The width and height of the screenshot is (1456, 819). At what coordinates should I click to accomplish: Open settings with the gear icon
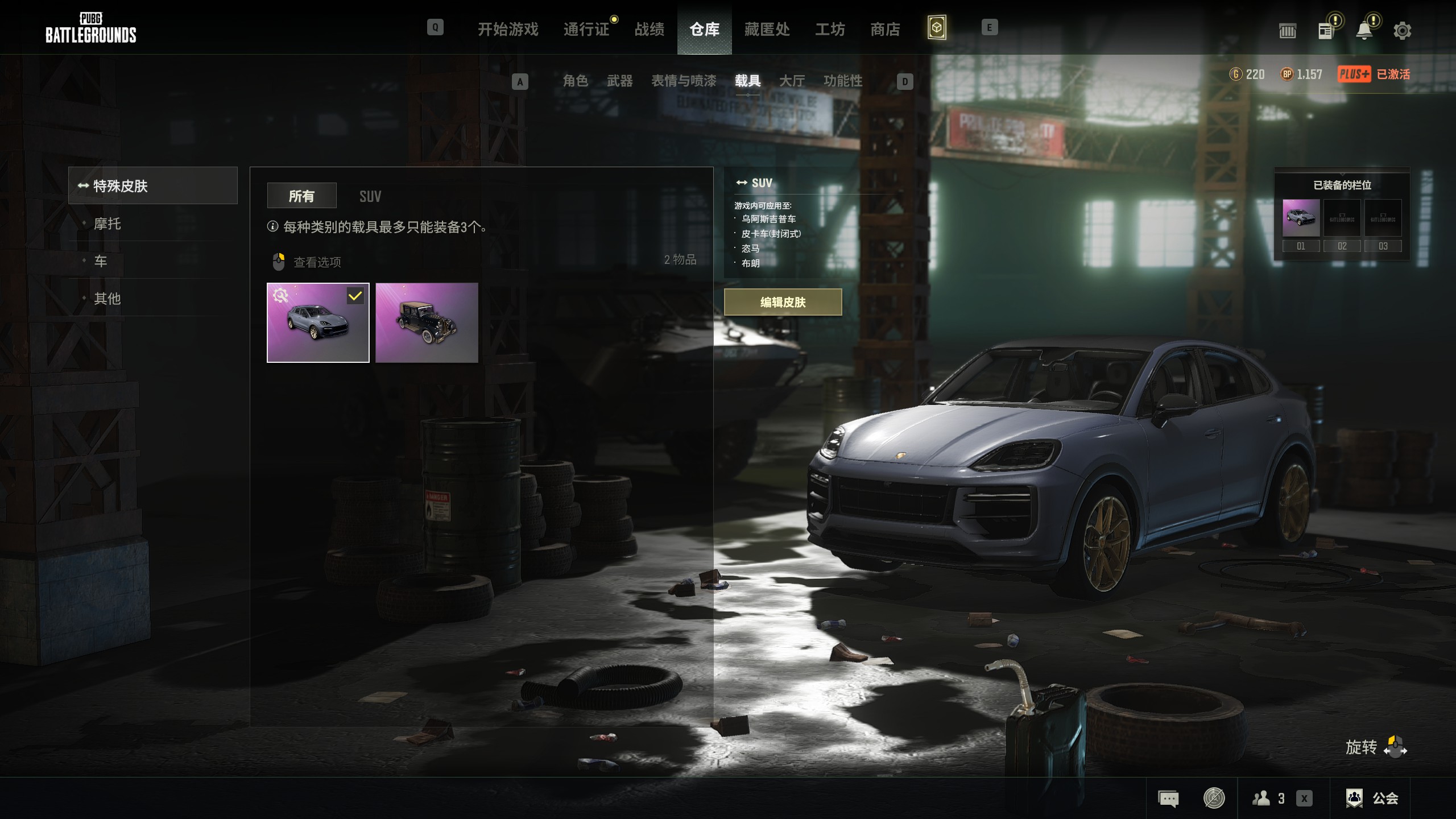pos(1402,31)
